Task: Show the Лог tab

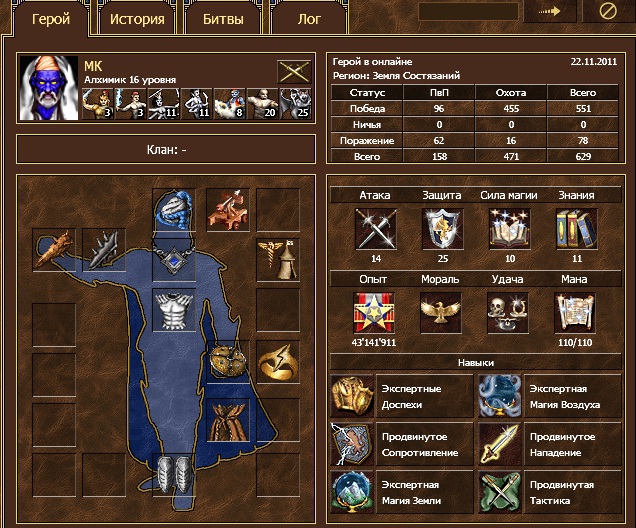Action: 310,18
